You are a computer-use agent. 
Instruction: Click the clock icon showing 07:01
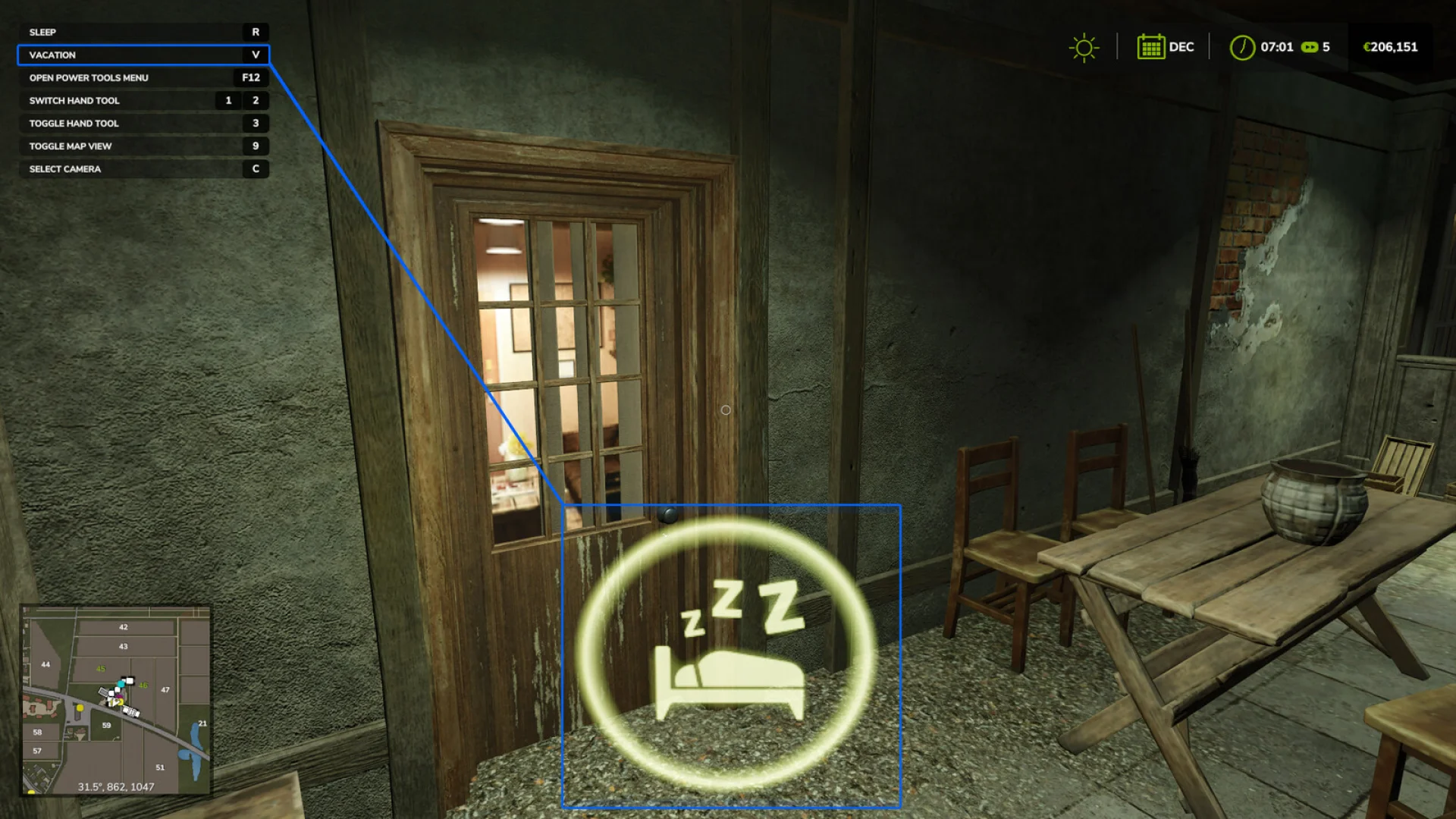tap(1241, 47)
